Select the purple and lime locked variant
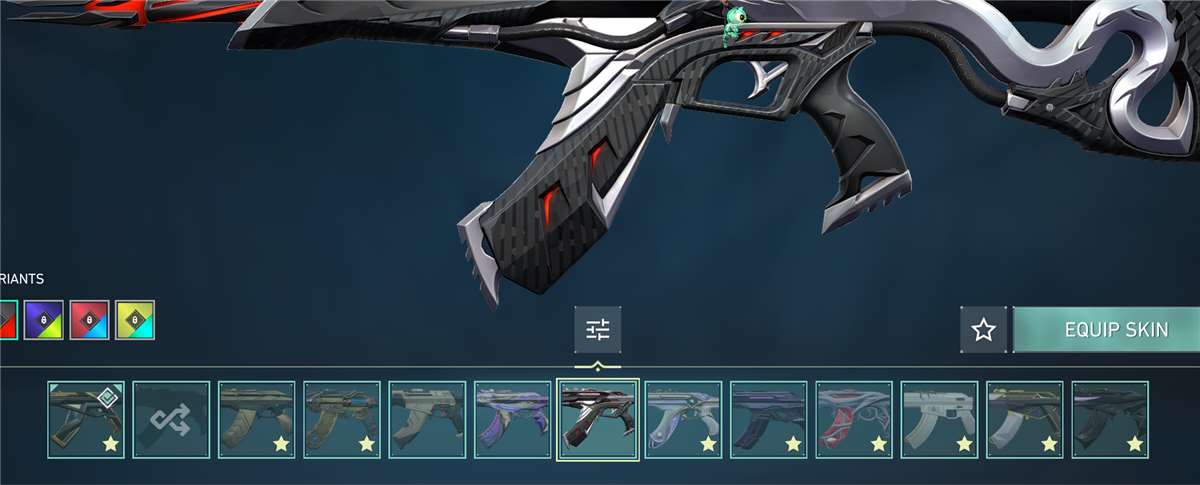This screenshot has width=1200, height=485. (43, 320)
